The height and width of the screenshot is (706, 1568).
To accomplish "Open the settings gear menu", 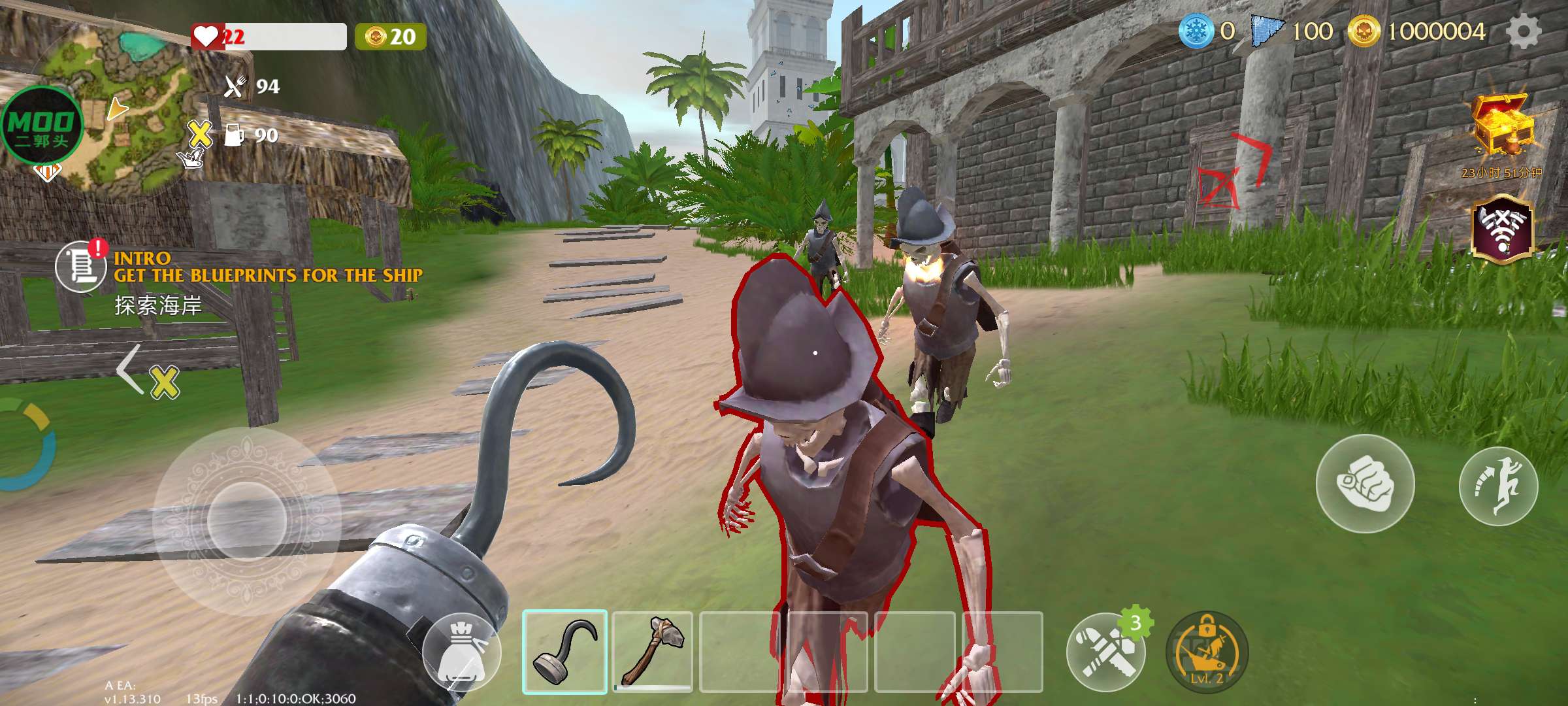I will pyautogui.click(x=1523, y=31).
